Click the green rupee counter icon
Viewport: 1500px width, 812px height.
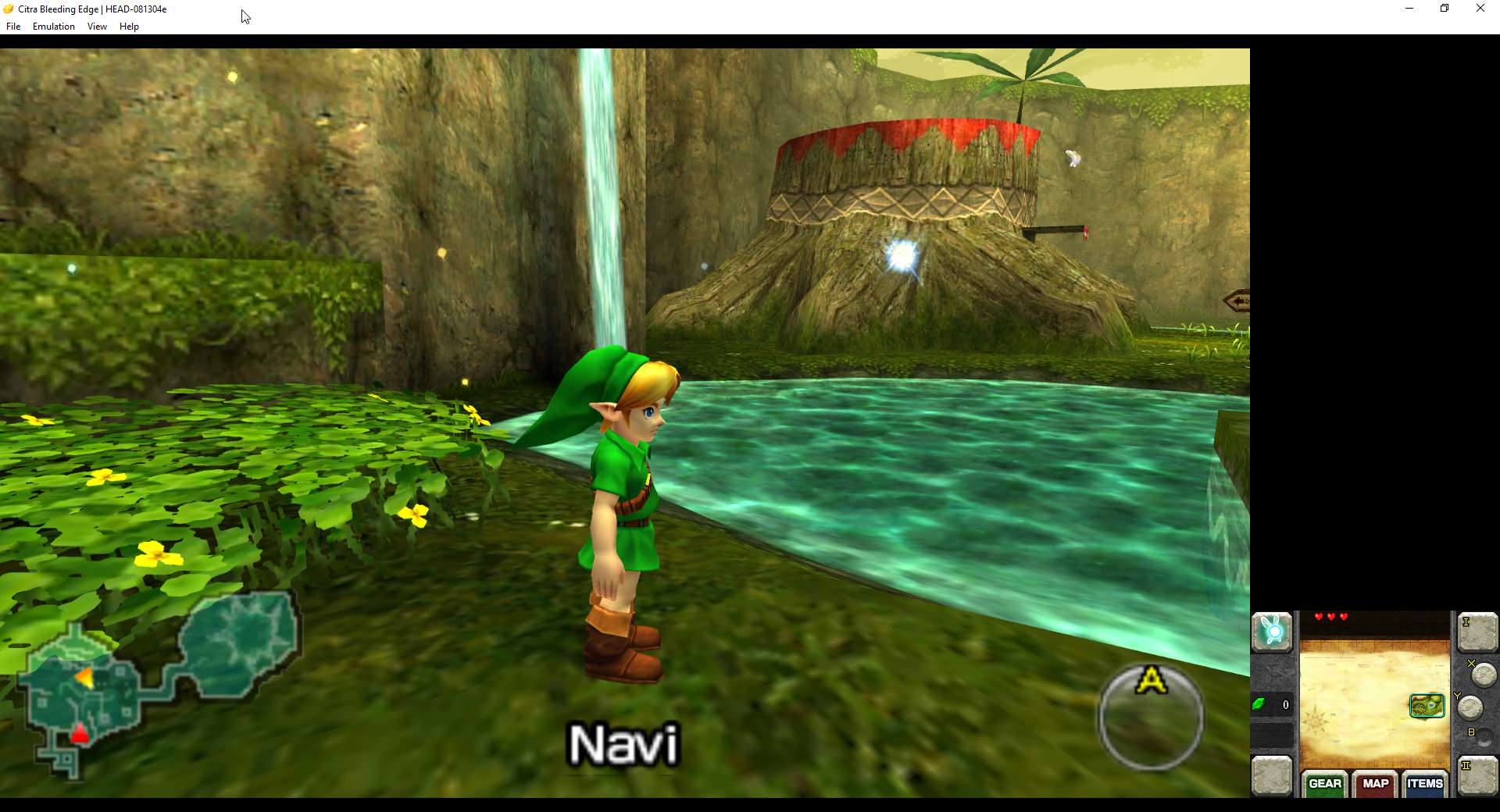pos(1259,703)
